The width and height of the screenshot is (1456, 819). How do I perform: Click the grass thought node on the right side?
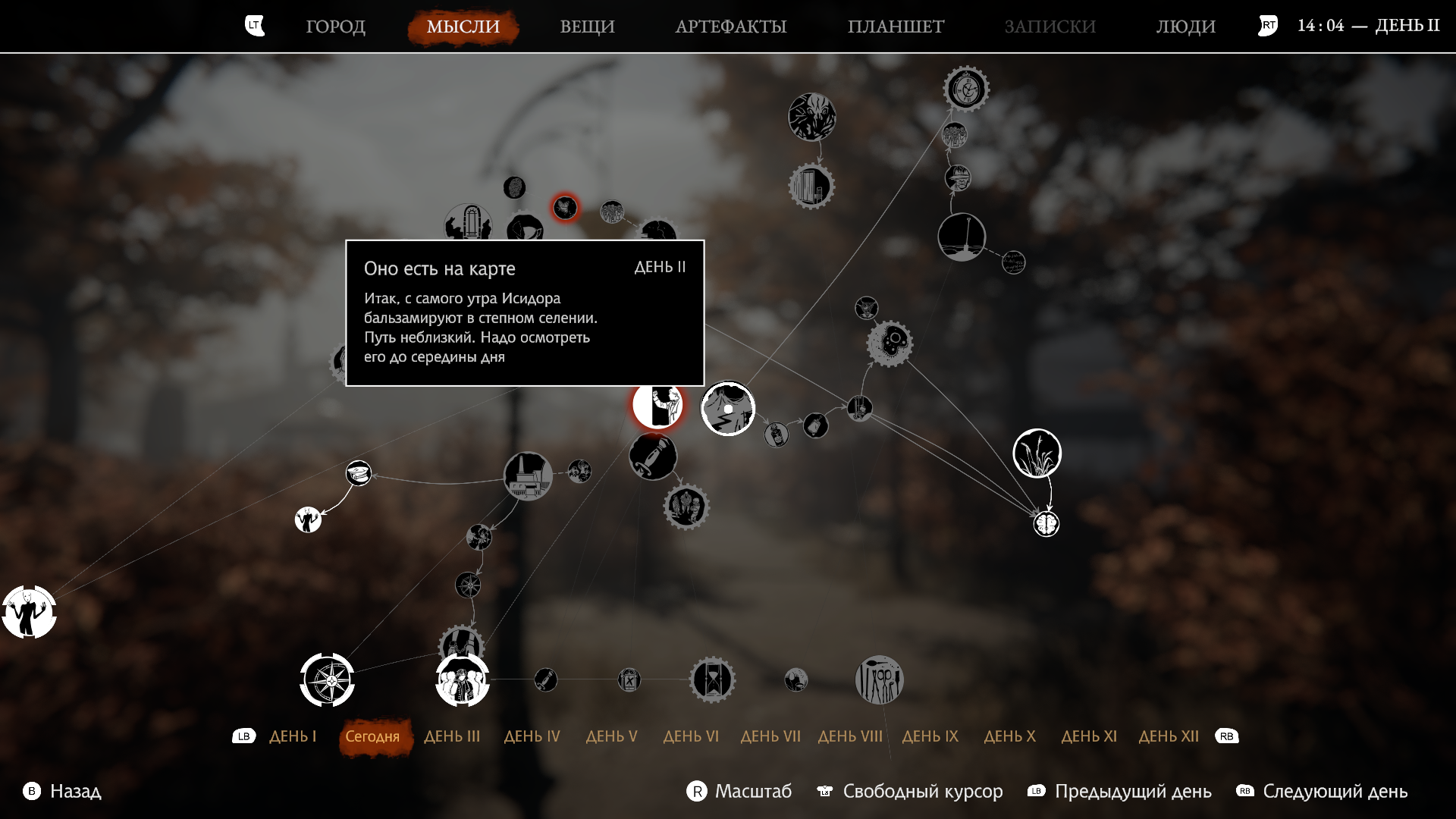point(1037,453)
